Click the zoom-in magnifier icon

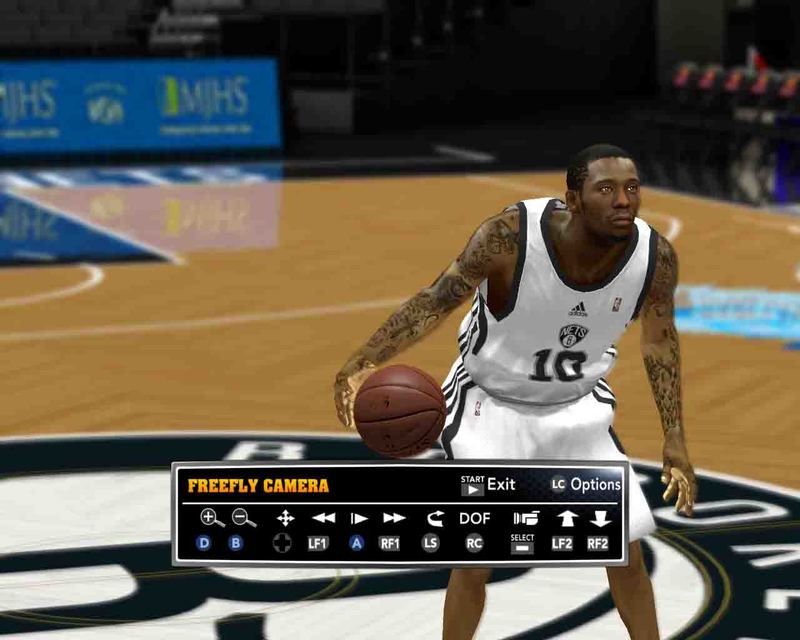[x=211, y=518]
